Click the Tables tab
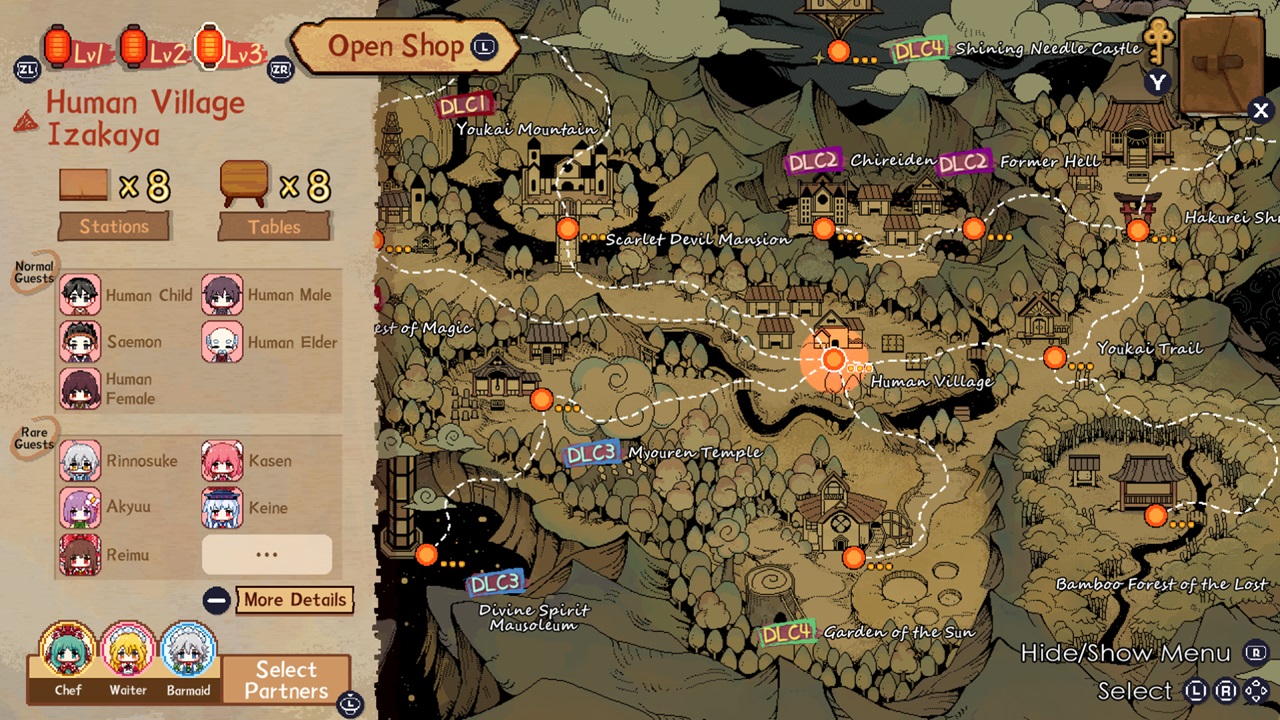Screen dimensions: 1280x720 pyautogui.click(x=274, y=226)
